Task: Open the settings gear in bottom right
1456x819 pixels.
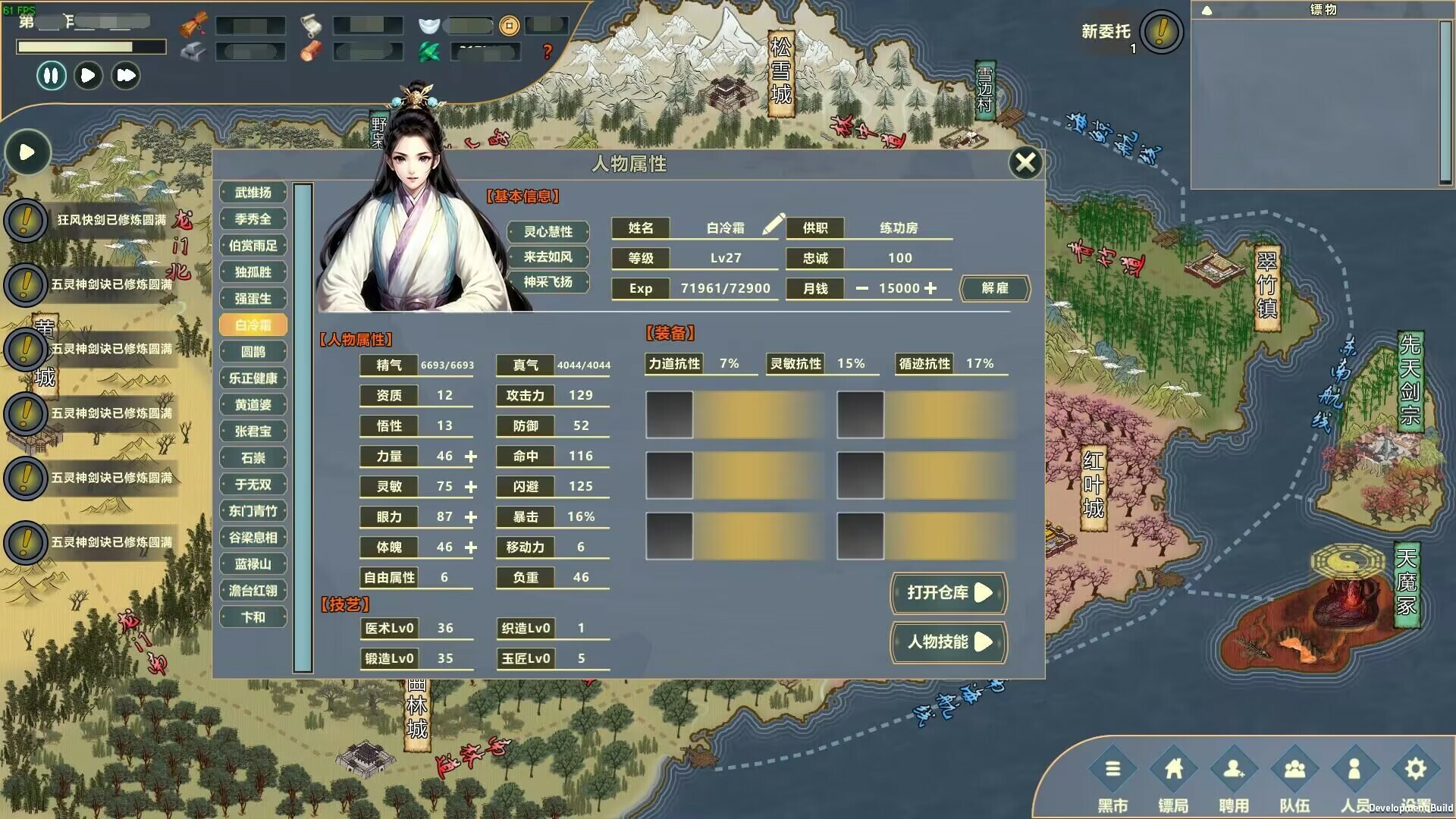Action: click(x=1415, y=768)
